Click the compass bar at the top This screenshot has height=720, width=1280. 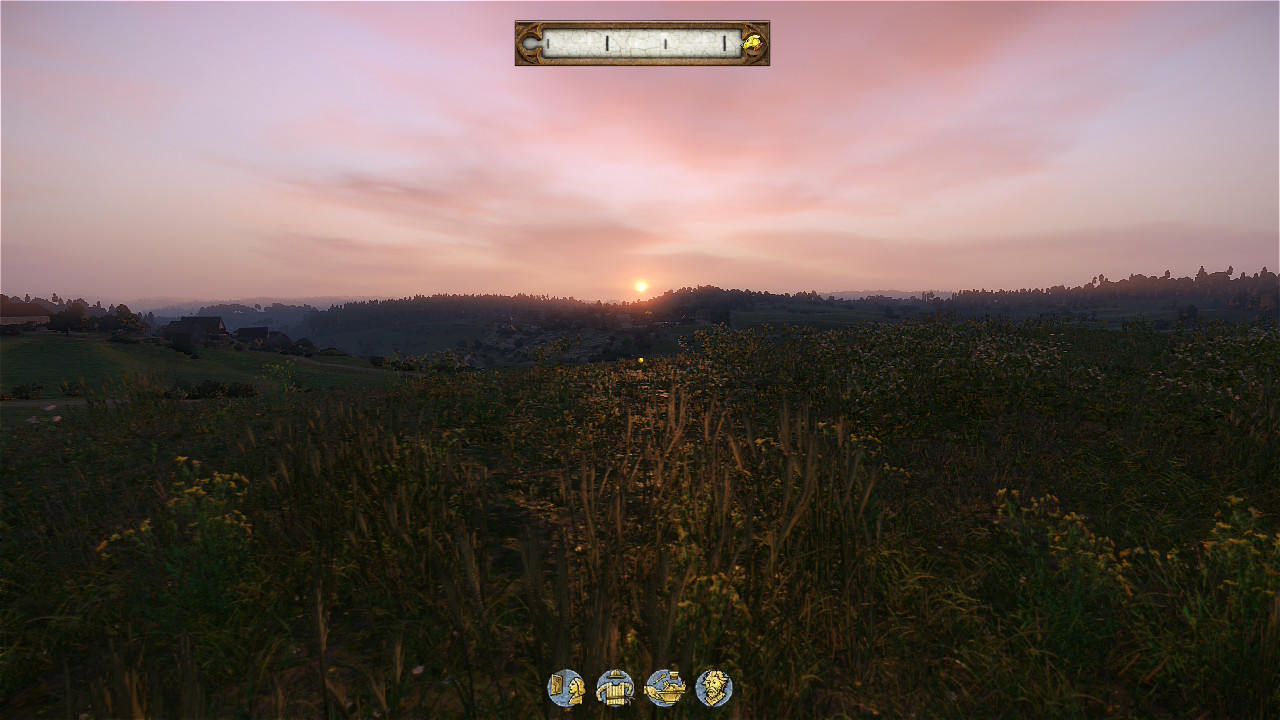tap(640, 43)
